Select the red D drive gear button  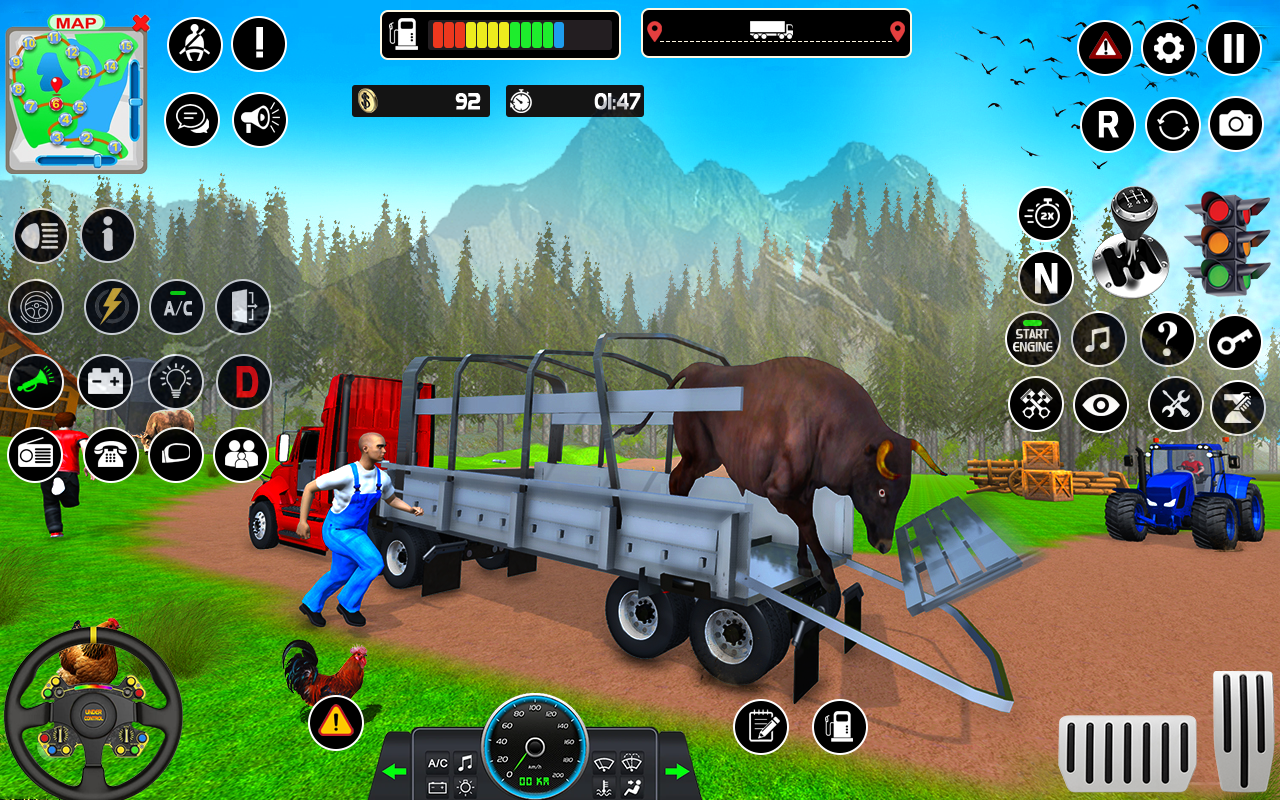(244, 381)
